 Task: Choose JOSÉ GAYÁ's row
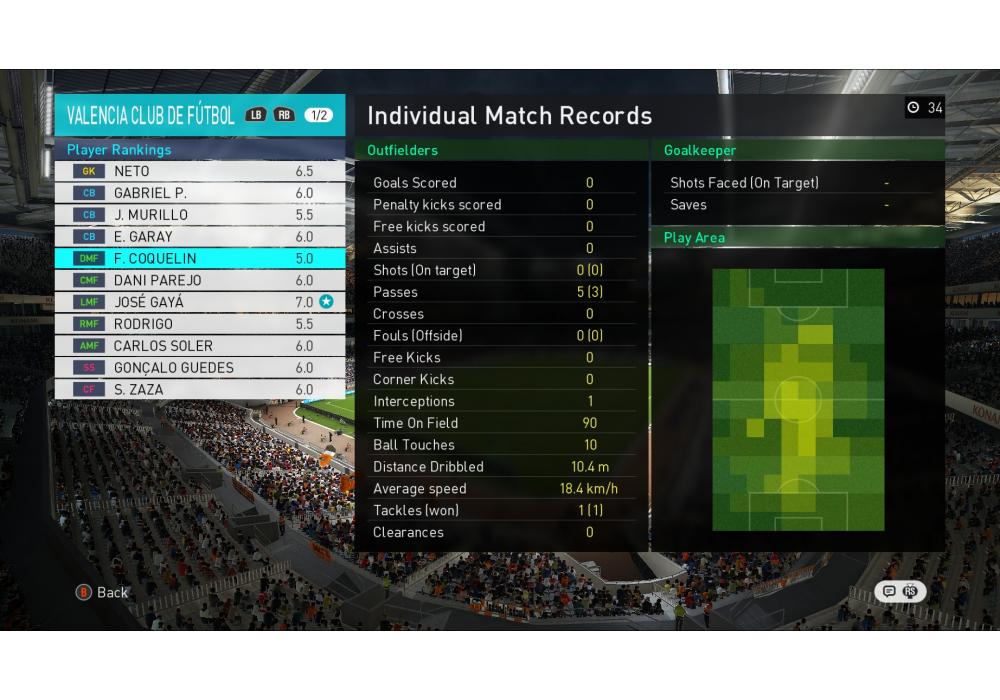pos(199,302)
